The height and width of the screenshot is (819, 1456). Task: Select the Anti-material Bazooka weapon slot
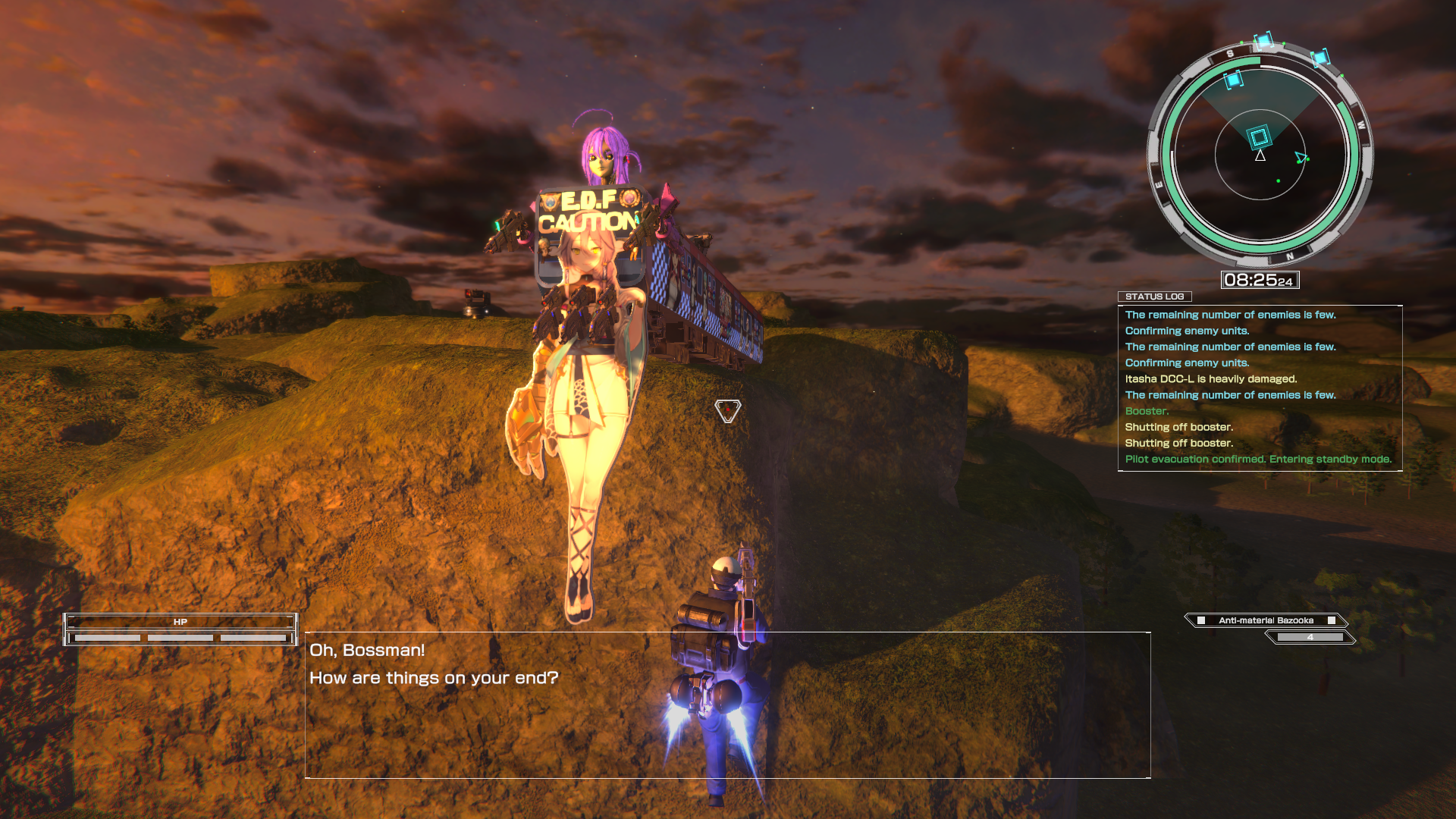pos(1266,620)
